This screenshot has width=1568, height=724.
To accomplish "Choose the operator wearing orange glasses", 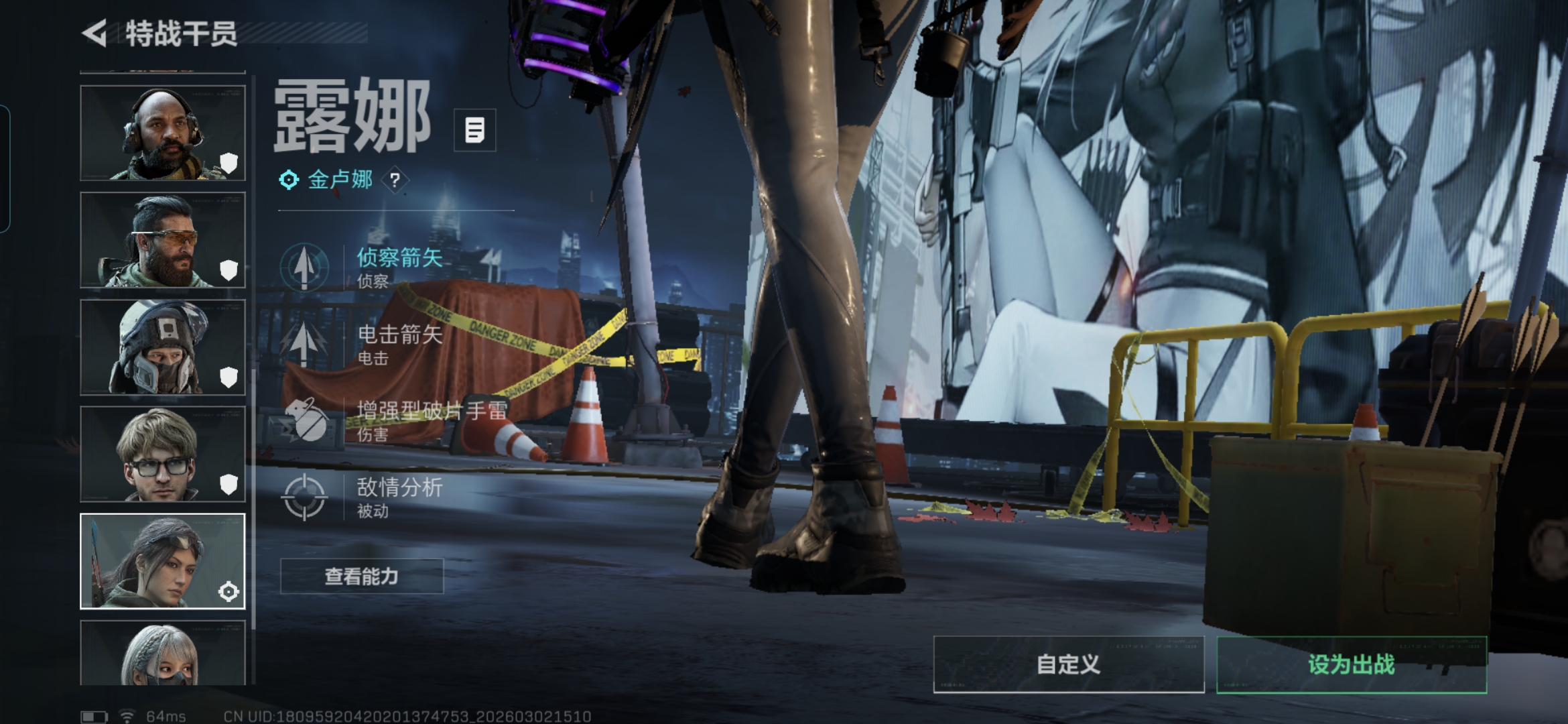I will pyautogui.click(x=163, y=240).
